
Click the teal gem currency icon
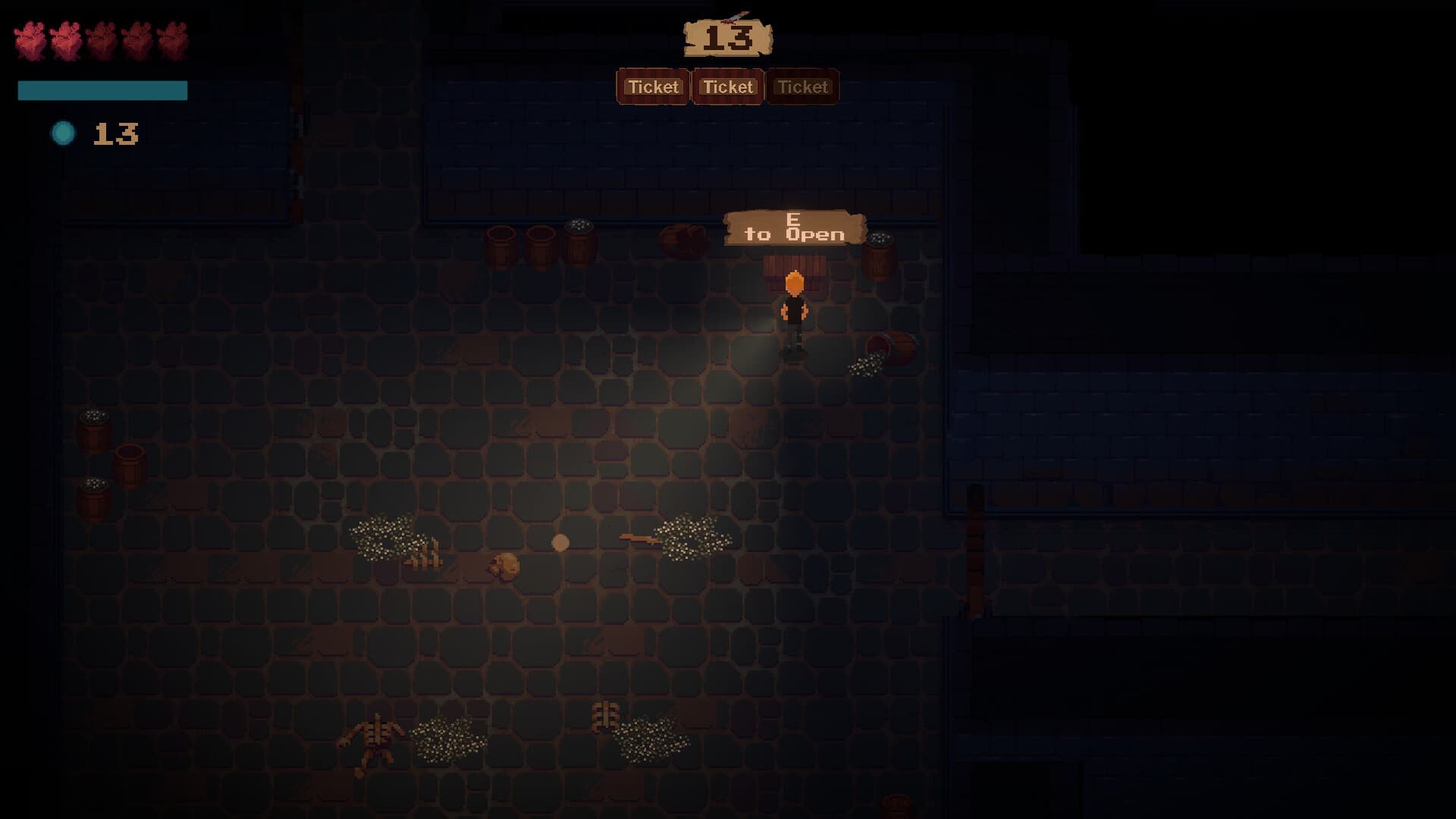coord(64,133)
